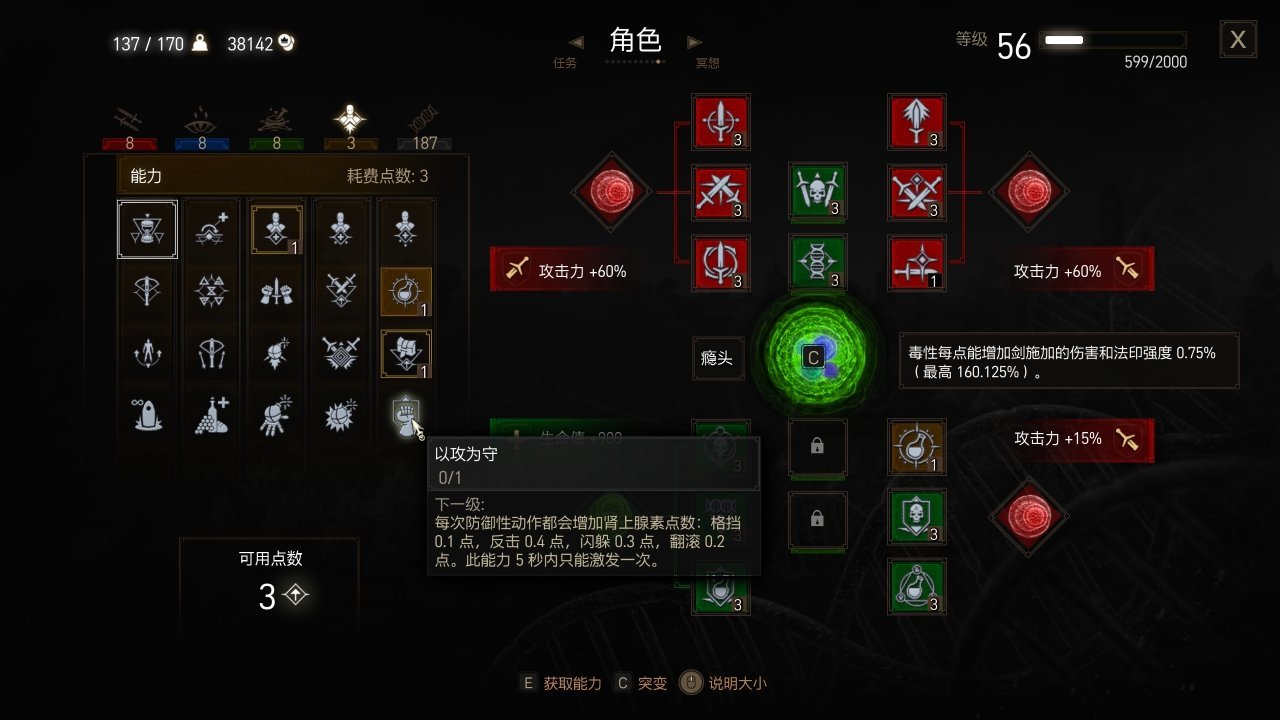Select the hovered 以攻为守 fist skill icon
Screen dimensions: 1280x720
point(408,415)
